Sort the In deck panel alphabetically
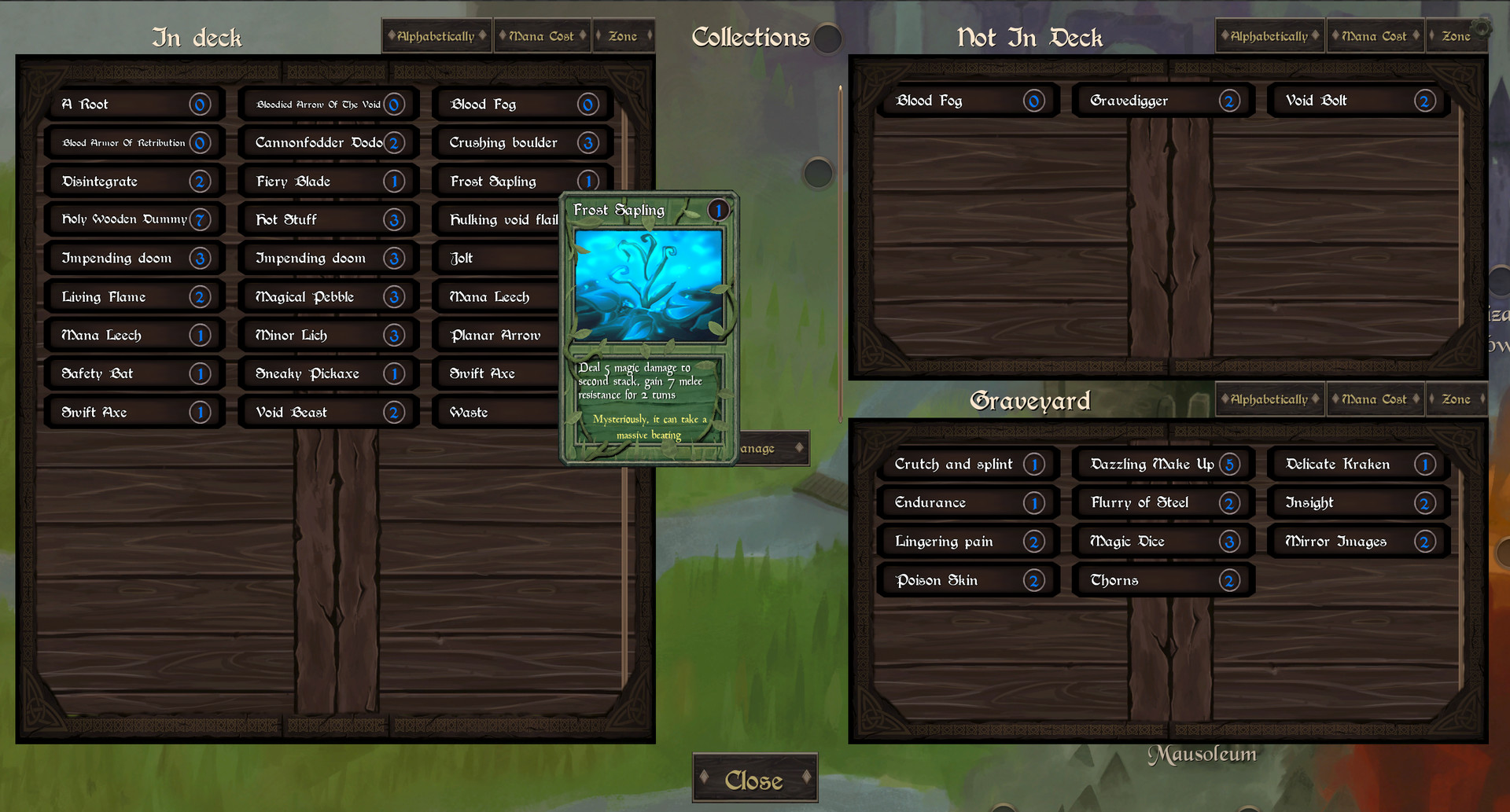The height and width of the screenshot is (812, 1510). [436, 35]
